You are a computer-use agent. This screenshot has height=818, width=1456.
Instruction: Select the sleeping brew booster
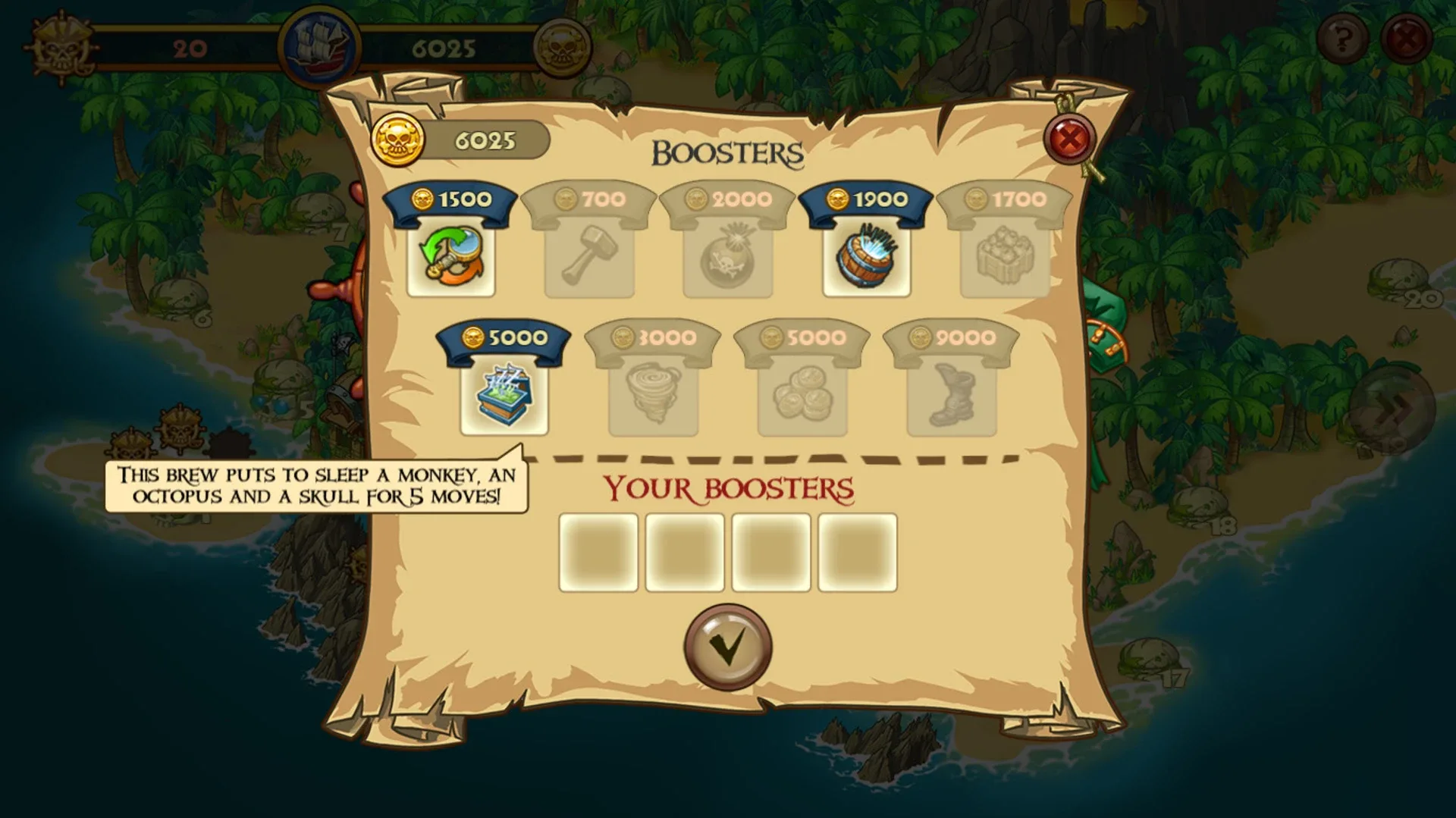pyautogui.click(x=506, y=394)
